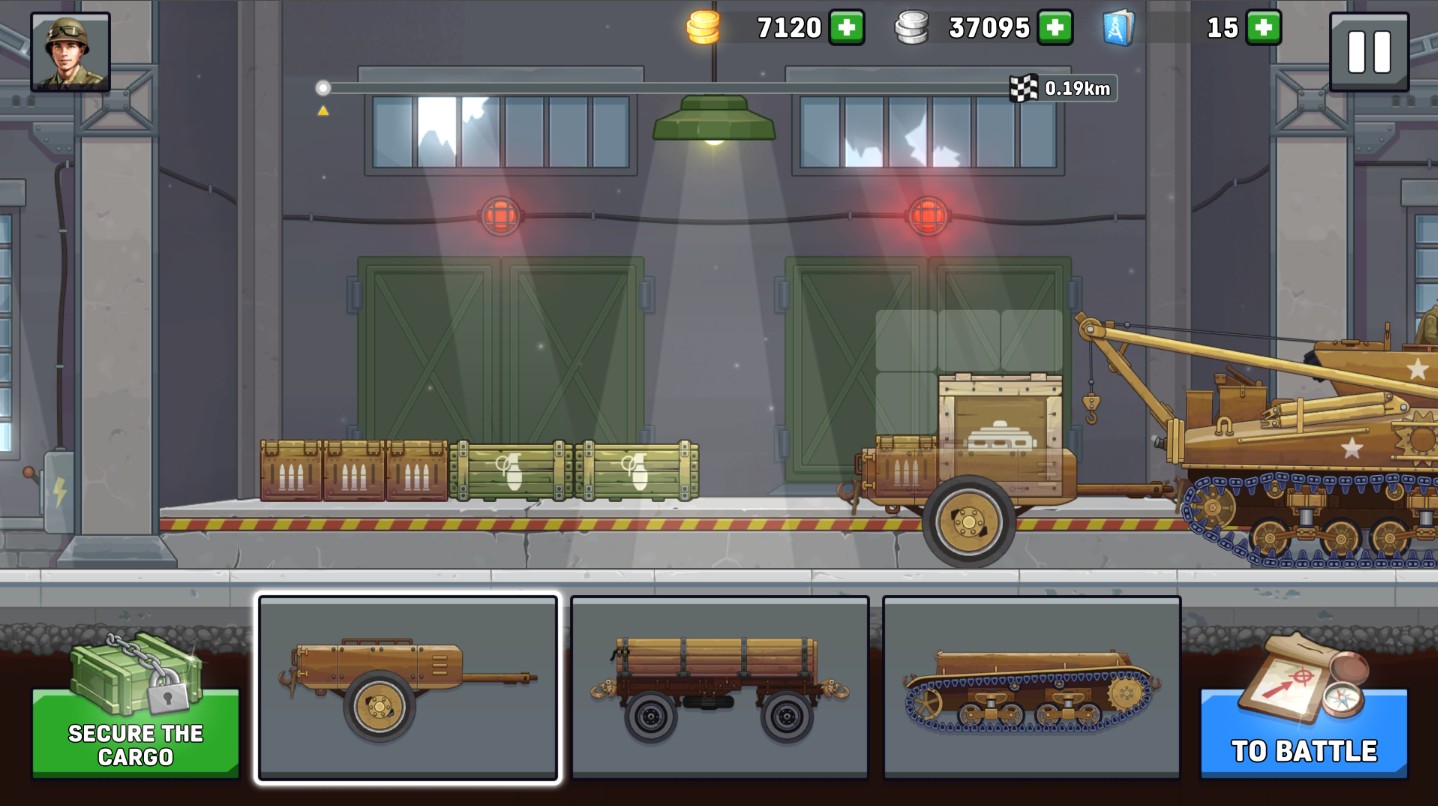
Task: Choose the two-axle wooden flatbed trailer
Action: pos(719,688)
